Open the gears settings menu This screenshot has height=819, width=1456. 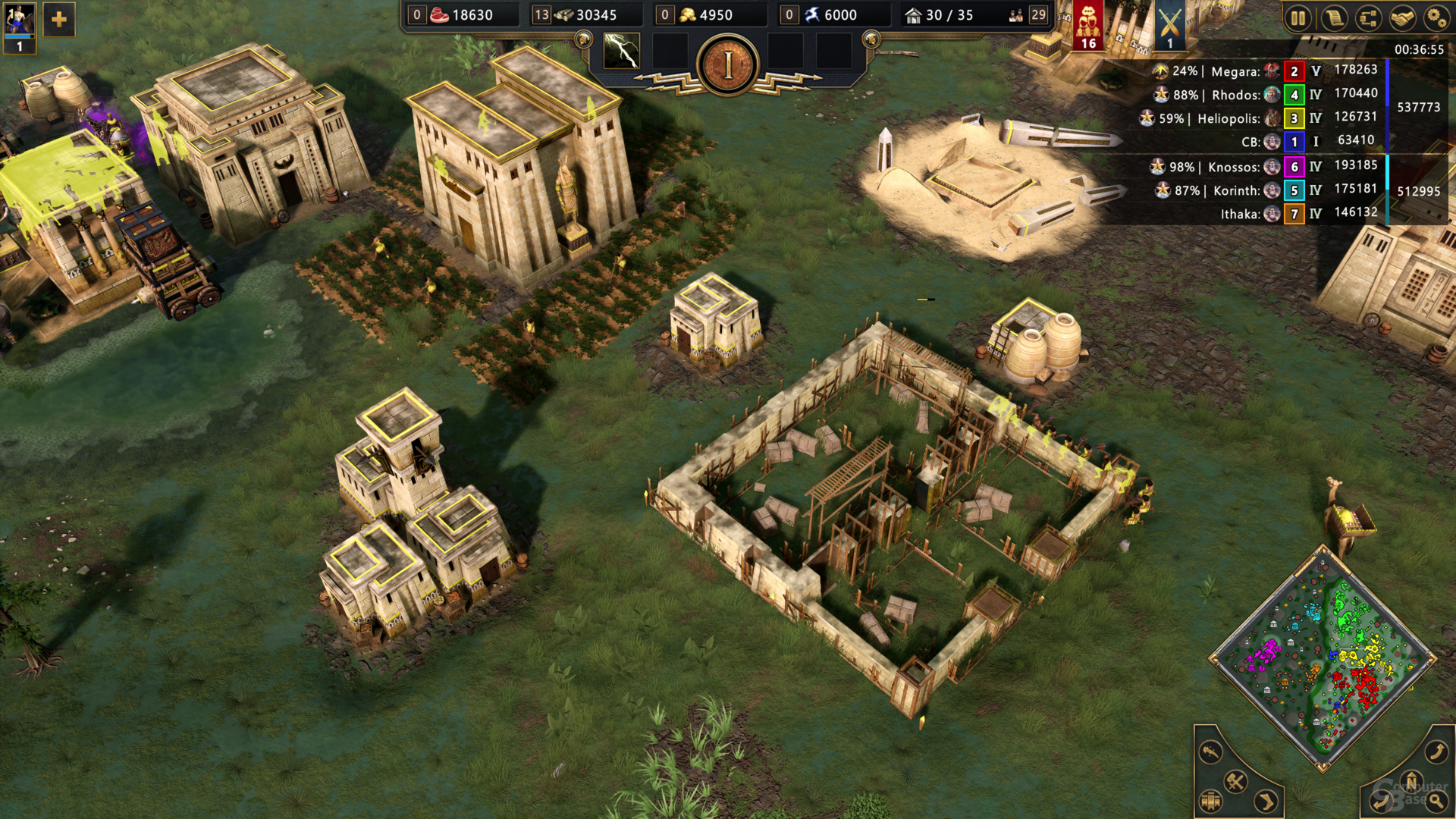[x=1436, y=18]
